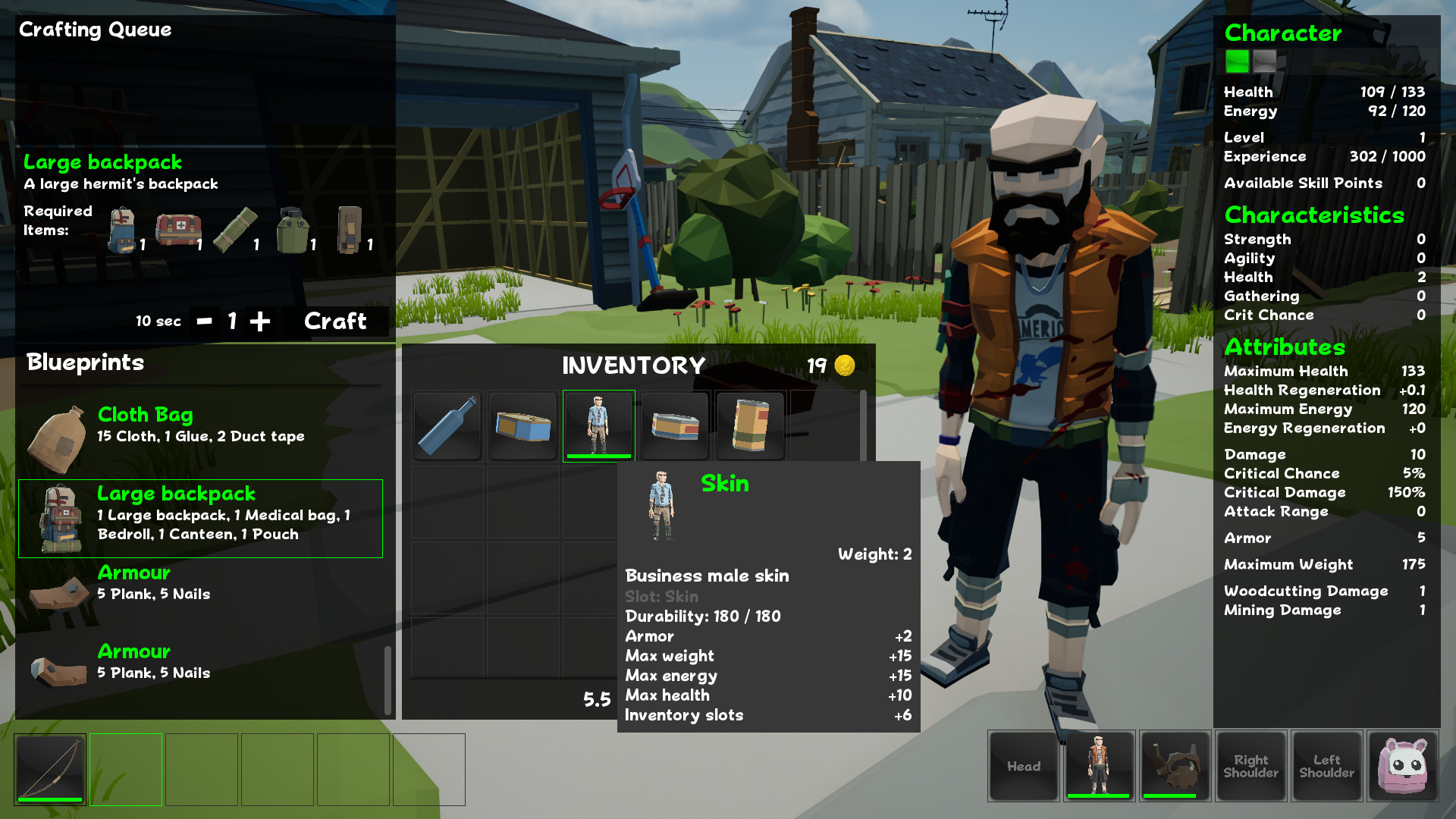This screenshot has height=819, width=1456.
Task: Select the bow in the hotbar
Action: 50,769
